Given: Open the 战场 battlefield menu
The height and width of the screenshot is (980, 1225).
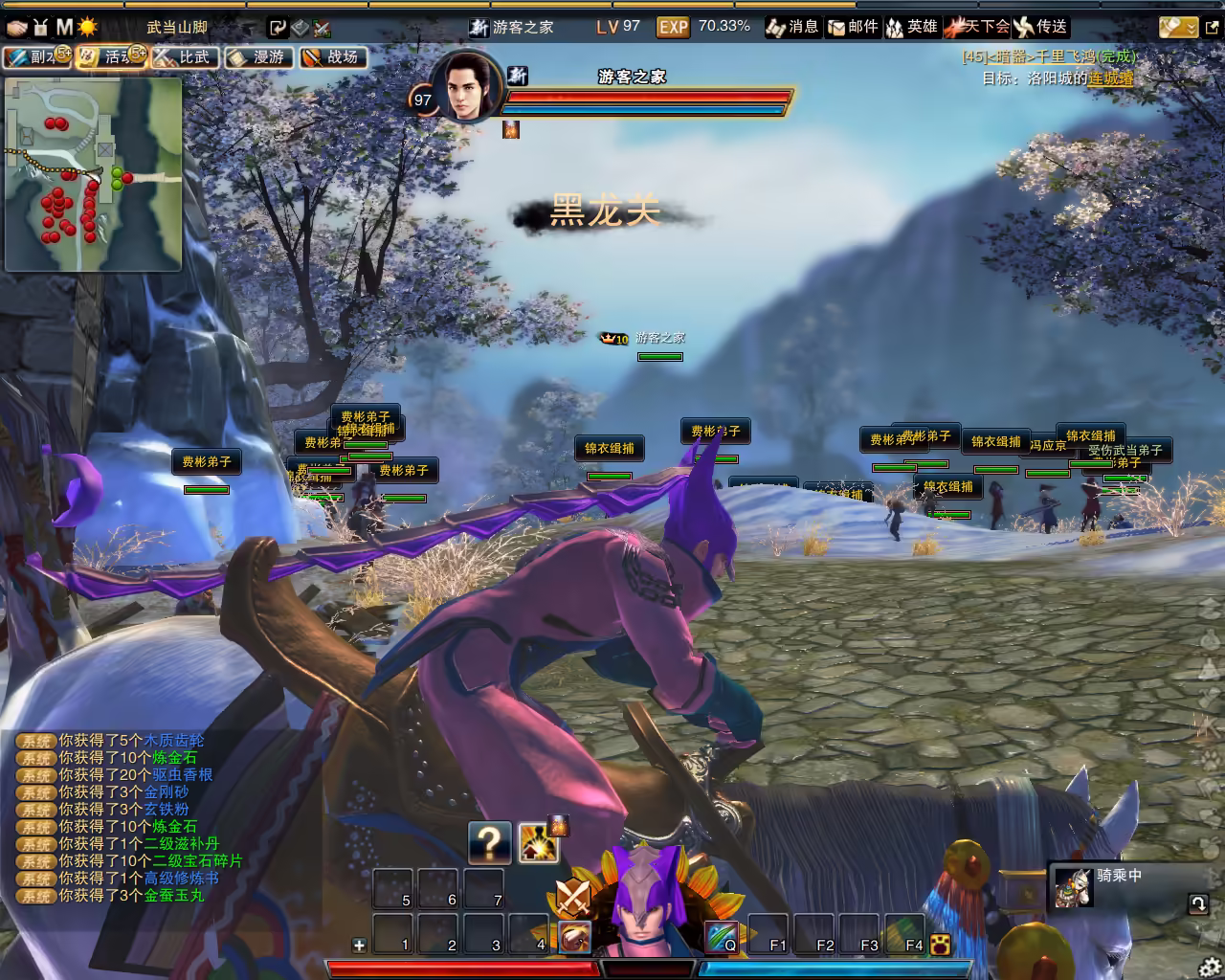Looking at the screenshot, I should (332, 57).
